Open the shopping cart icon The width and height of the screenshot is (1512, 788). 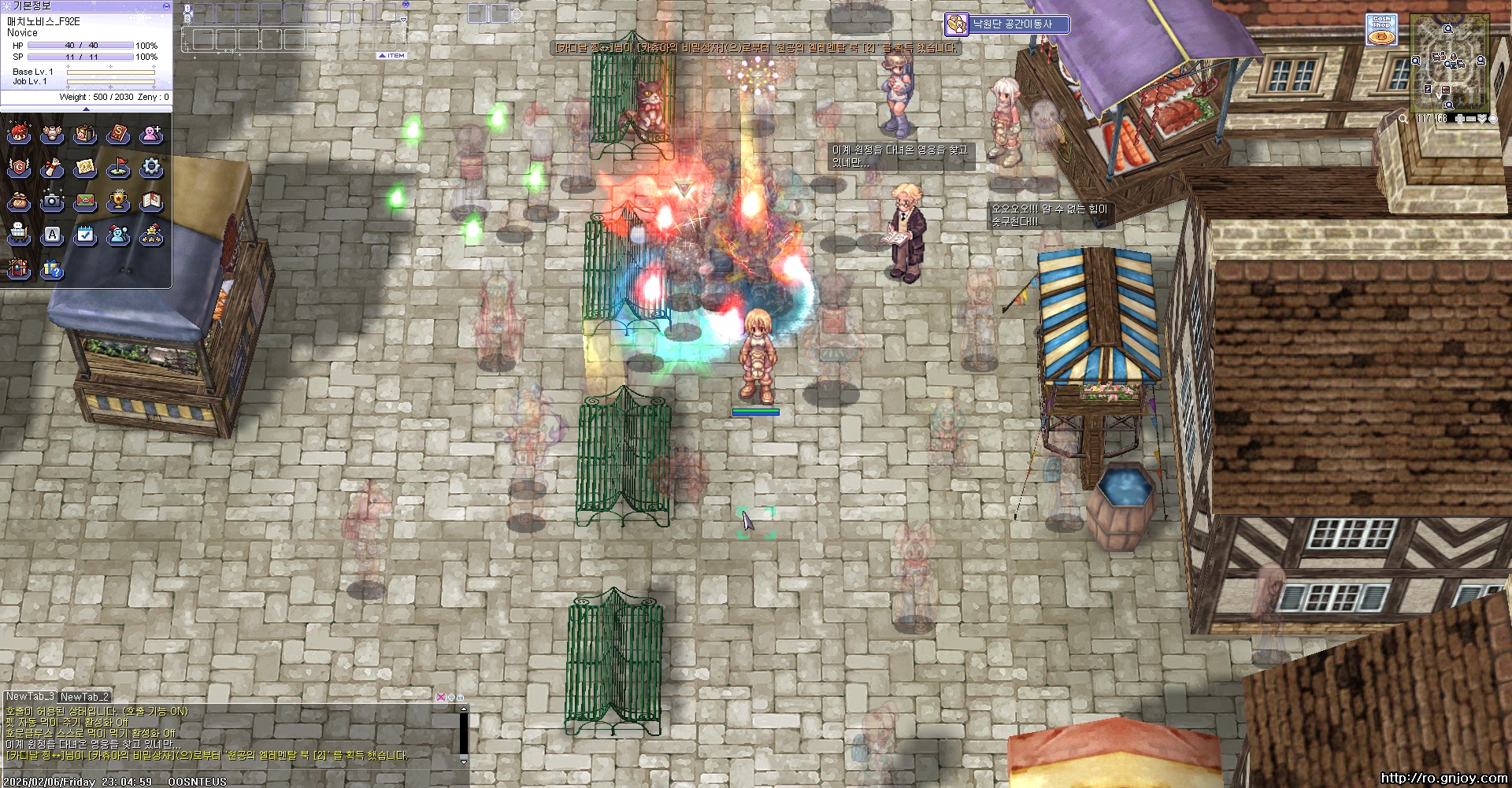19,235
